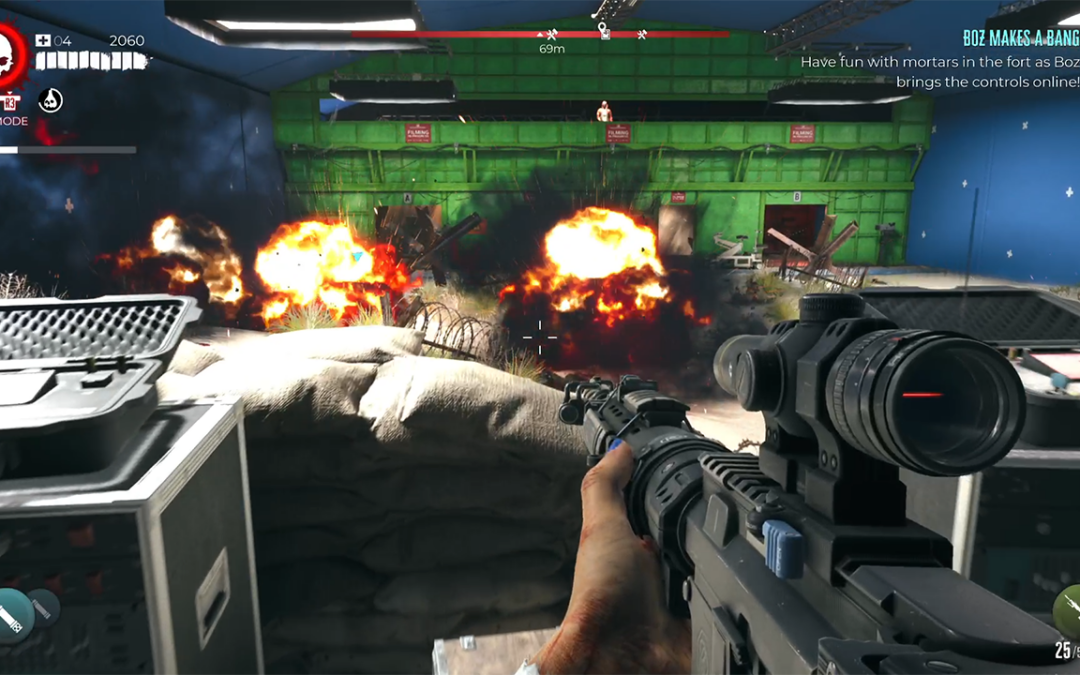Select the highlighted teal pipe-bomb curveball slot
This screenshot has height=675, width=1080.
pos(13,615)
